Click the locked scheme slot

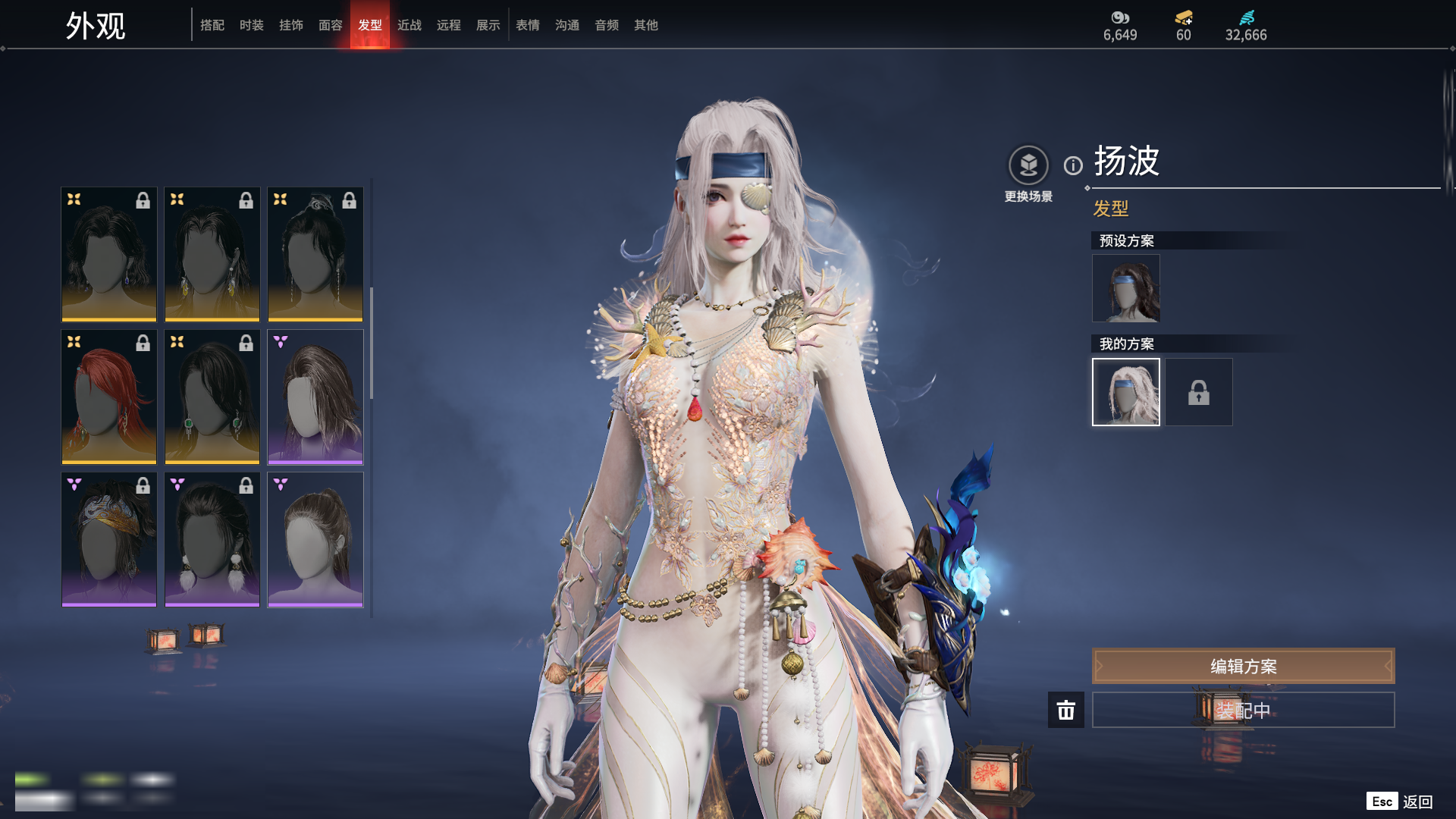tap(1199, 392)
